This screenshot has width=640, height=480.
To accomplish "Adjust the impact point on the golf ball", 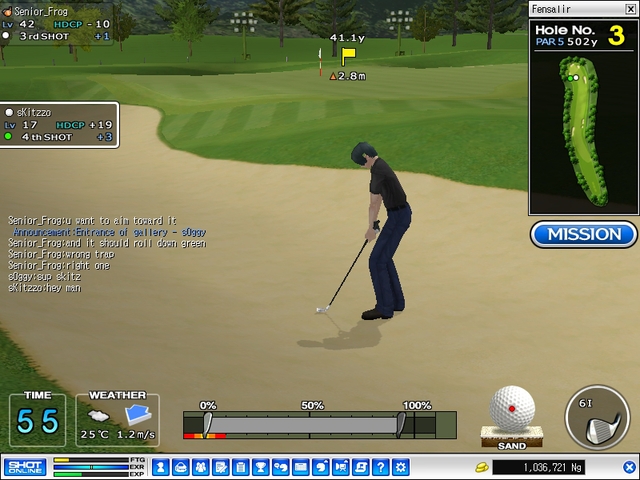I will [x=512, y=408].
